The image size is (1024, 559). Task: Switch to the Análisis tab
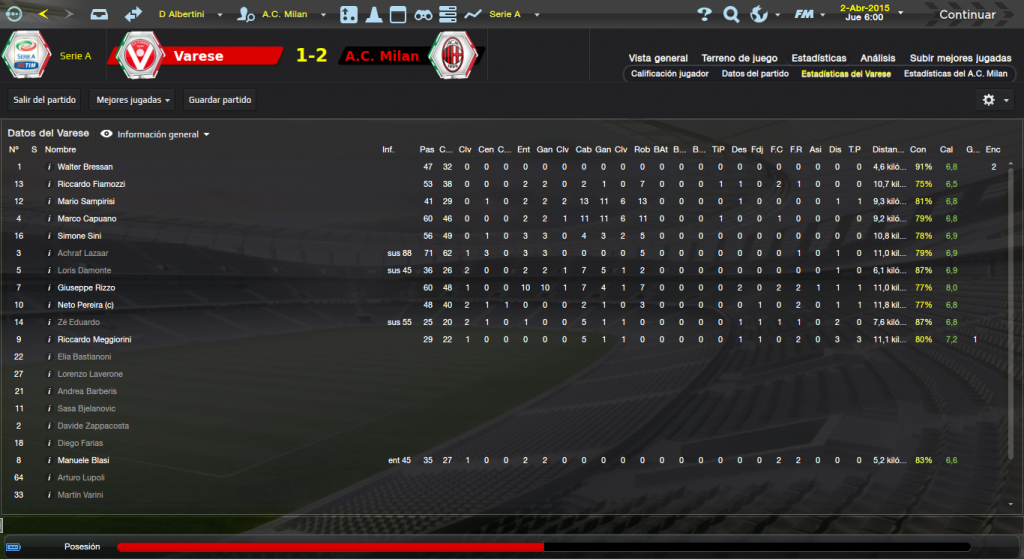[876, 58]
